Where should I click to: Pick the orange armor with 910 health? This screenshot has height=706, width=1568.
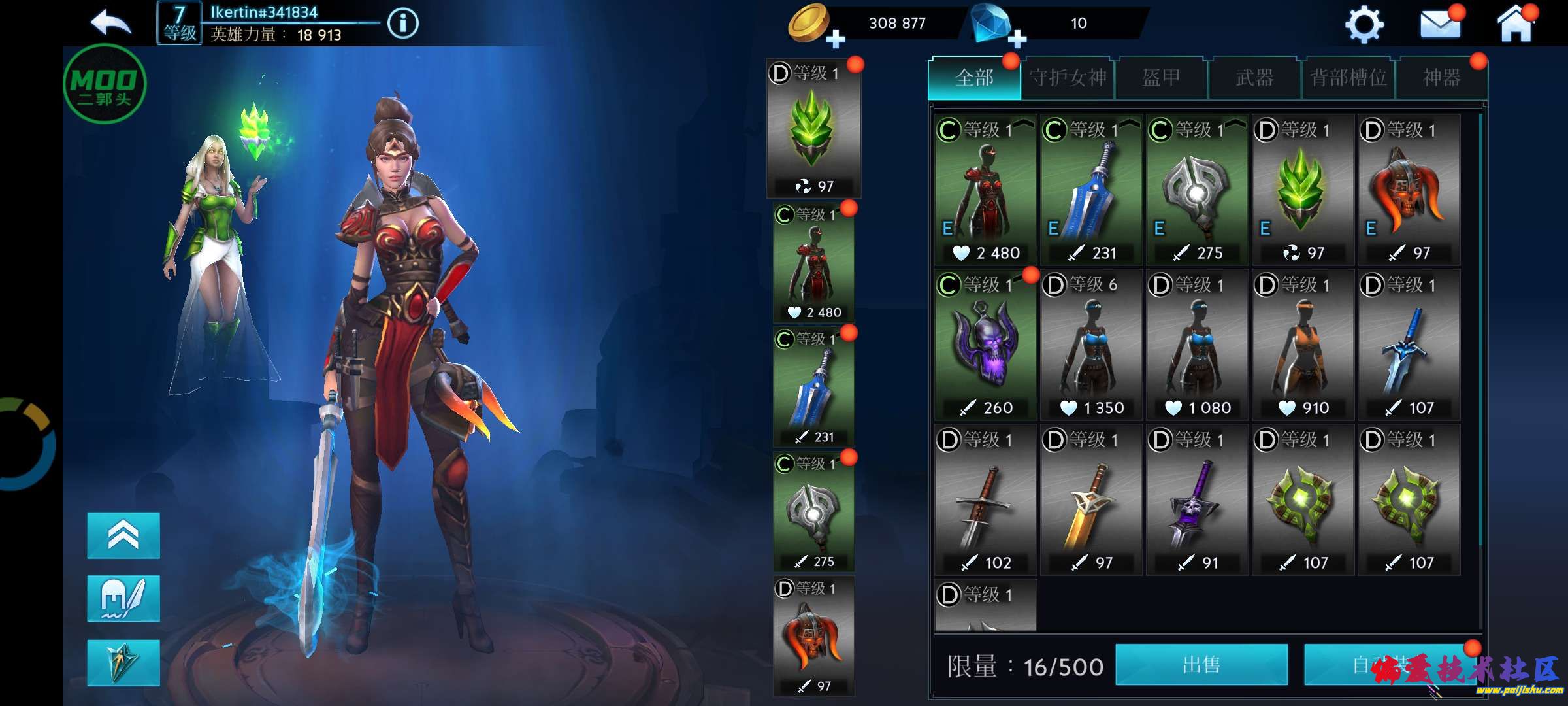tap(1303, 345)
